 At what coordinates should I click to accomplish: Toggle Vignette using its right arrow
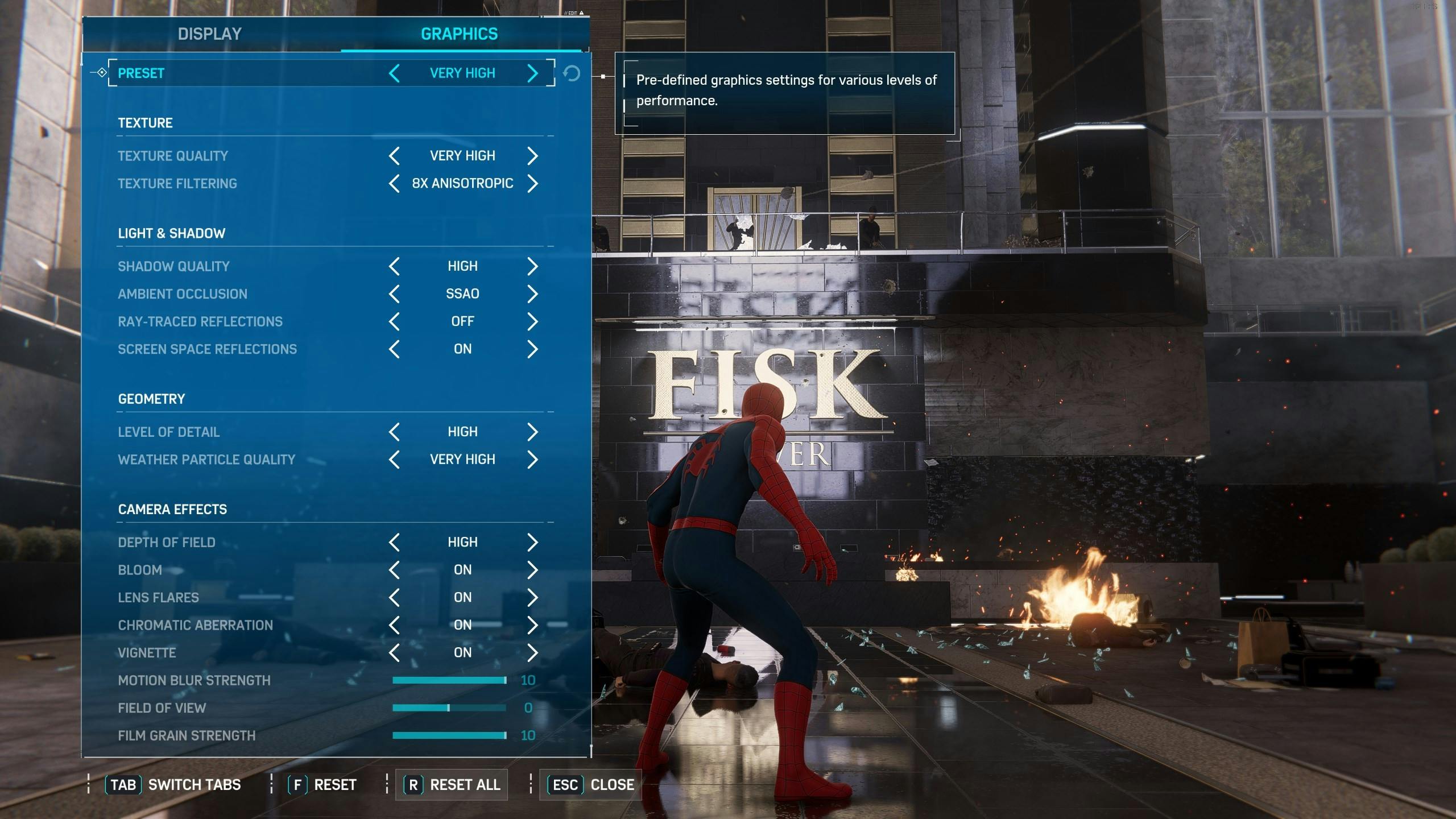[532, 652]
